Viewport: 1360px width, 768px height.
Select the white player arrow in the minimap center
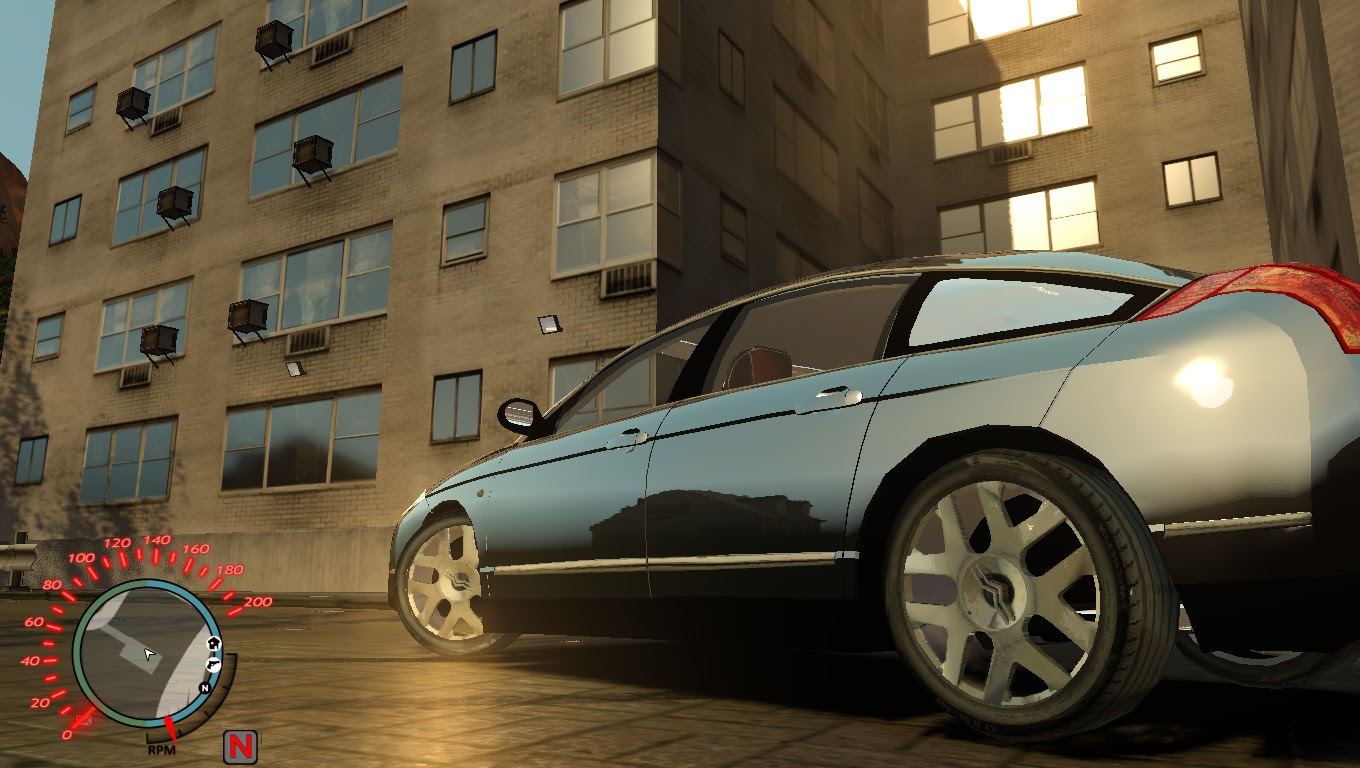(148, 654)
